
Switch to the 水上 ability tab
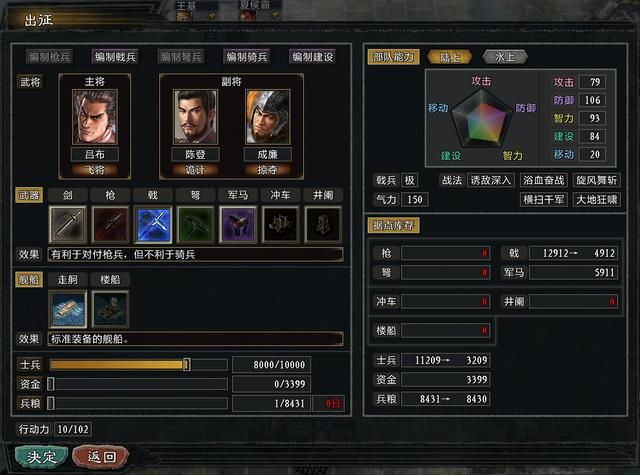(503, 57)
